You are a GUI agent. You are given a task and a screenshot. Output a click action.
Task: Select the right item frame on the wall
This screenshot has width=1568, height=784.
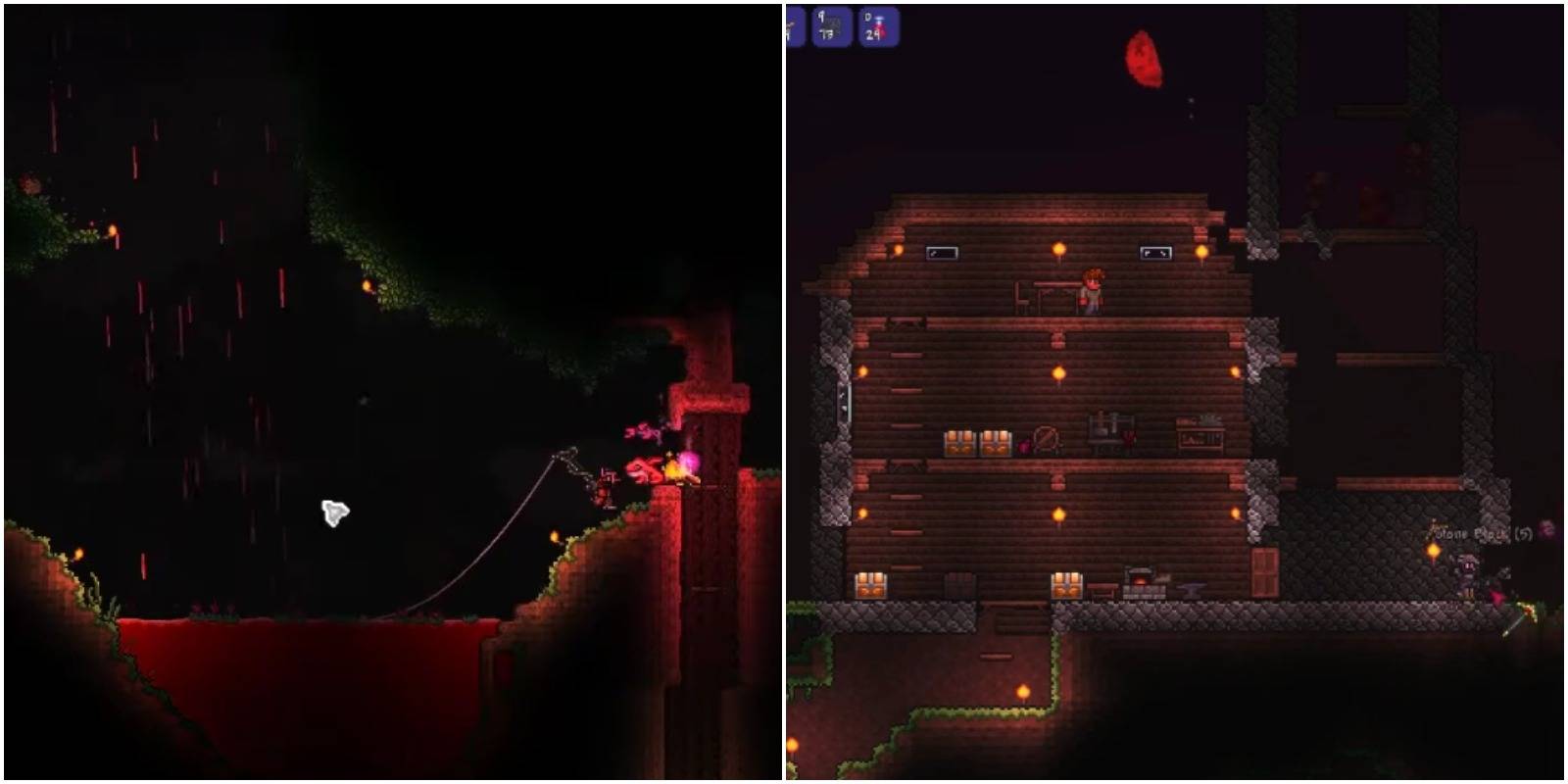pos(1155,253)
